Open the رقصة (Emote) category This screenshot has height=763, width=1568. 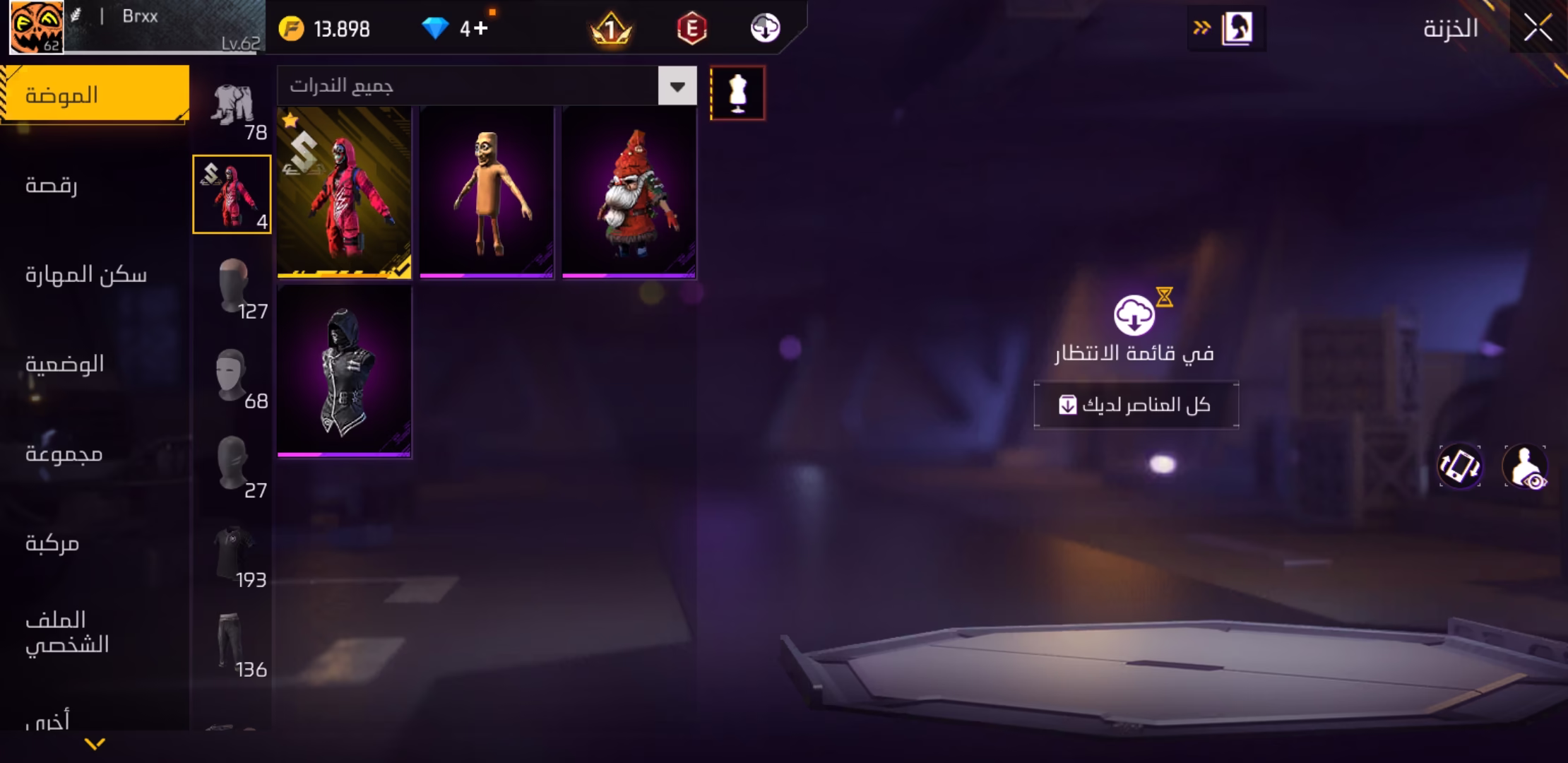pos(52,185)
